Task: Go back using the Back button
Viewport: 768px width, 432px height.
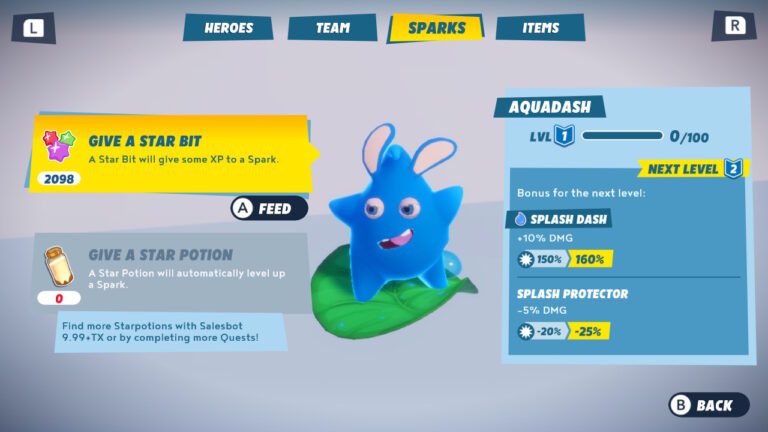Action: [x=708, y=405]
